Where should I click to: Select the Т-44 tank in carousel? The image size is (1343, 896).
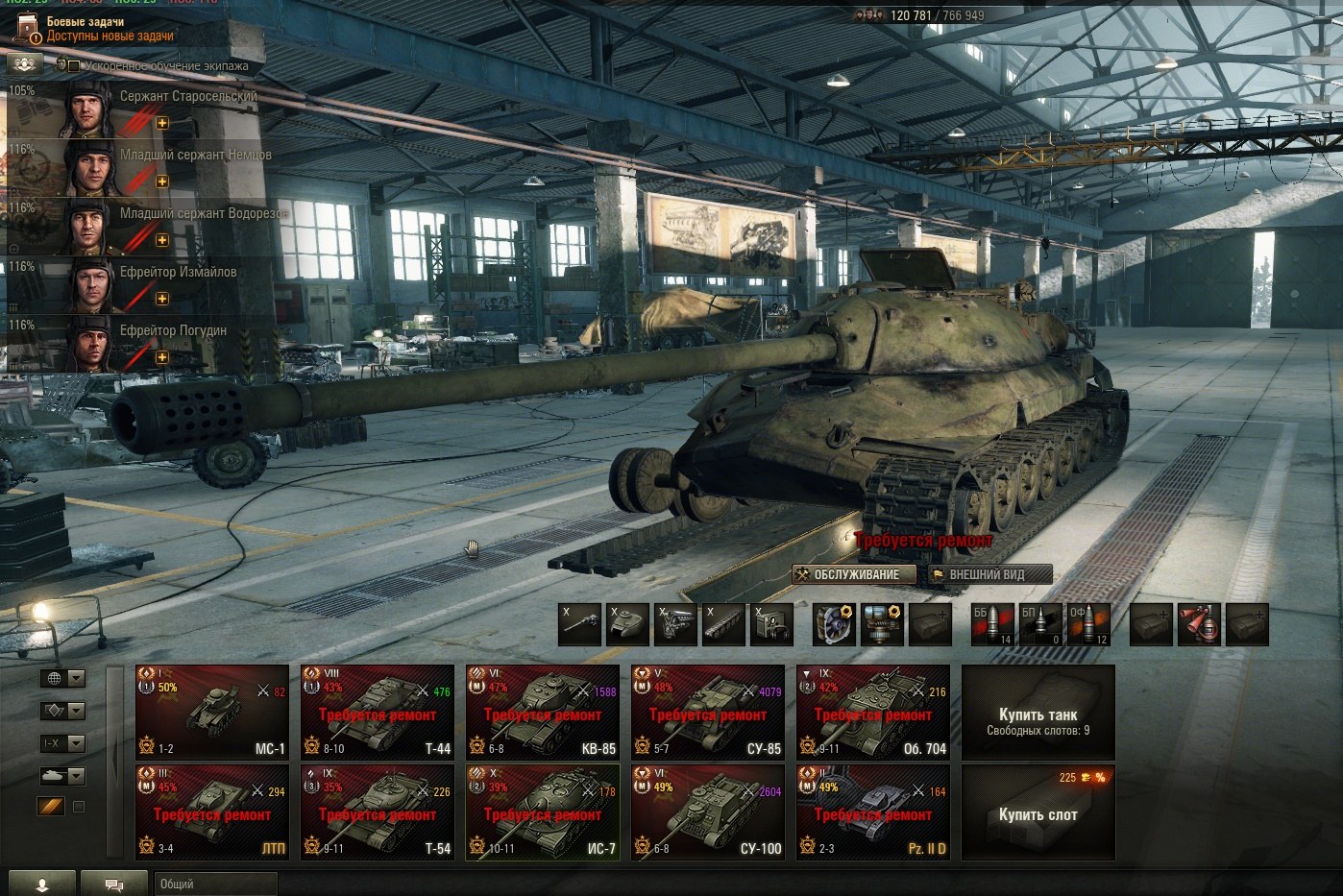click(378, 712)
